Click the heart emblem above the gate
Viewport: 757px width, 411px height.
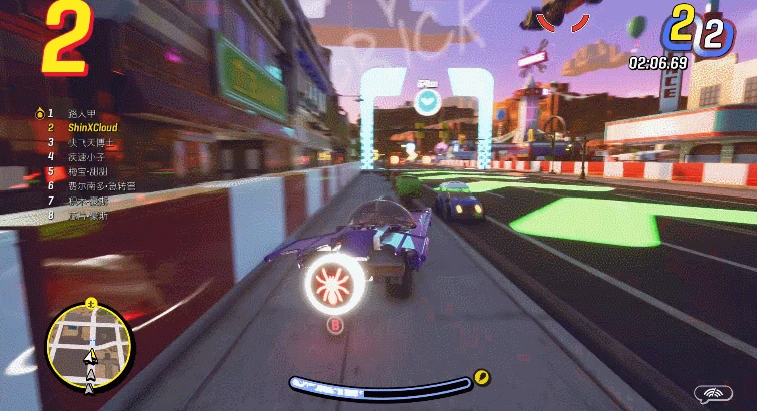coord(429,100)
